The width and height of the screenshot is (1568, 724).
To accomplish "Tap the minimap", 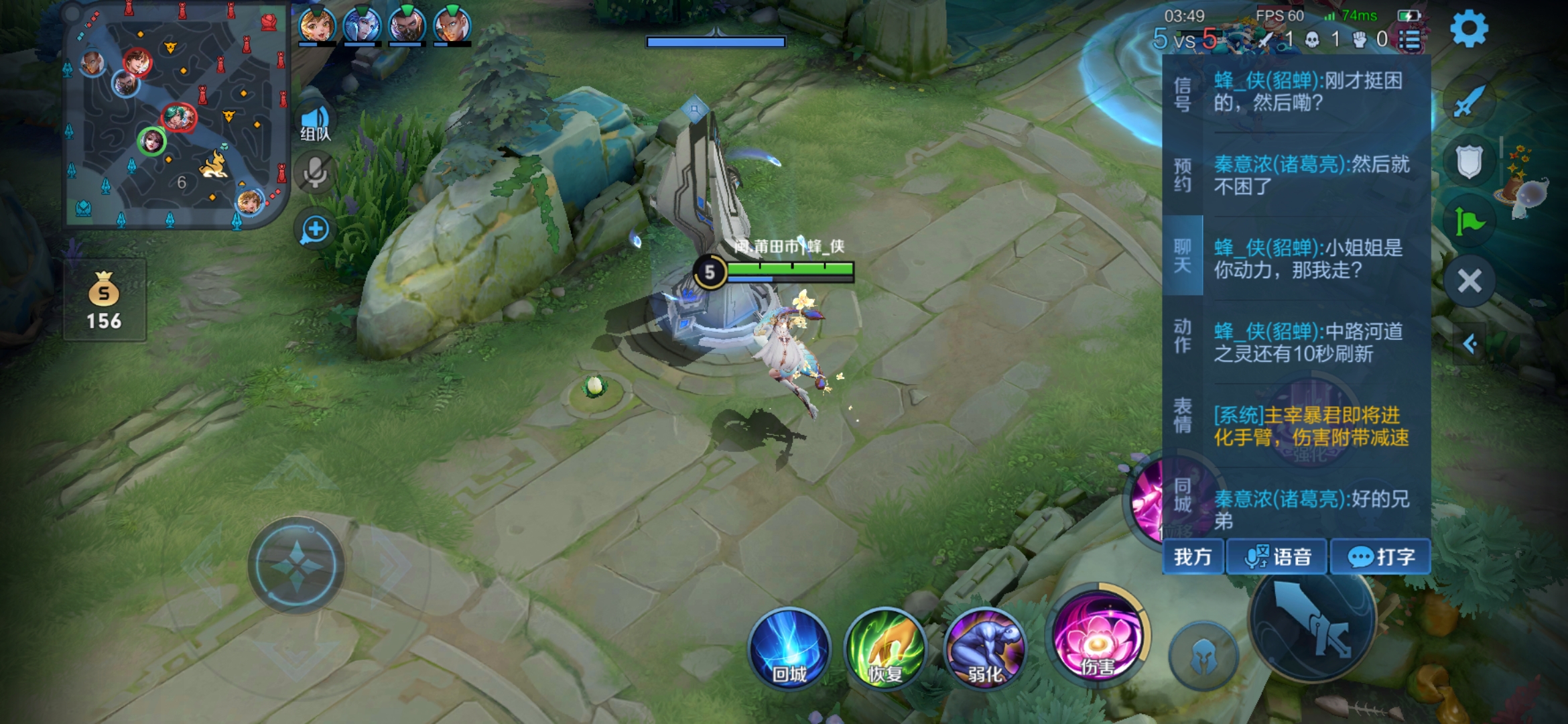I will click(x=176, y=115).
